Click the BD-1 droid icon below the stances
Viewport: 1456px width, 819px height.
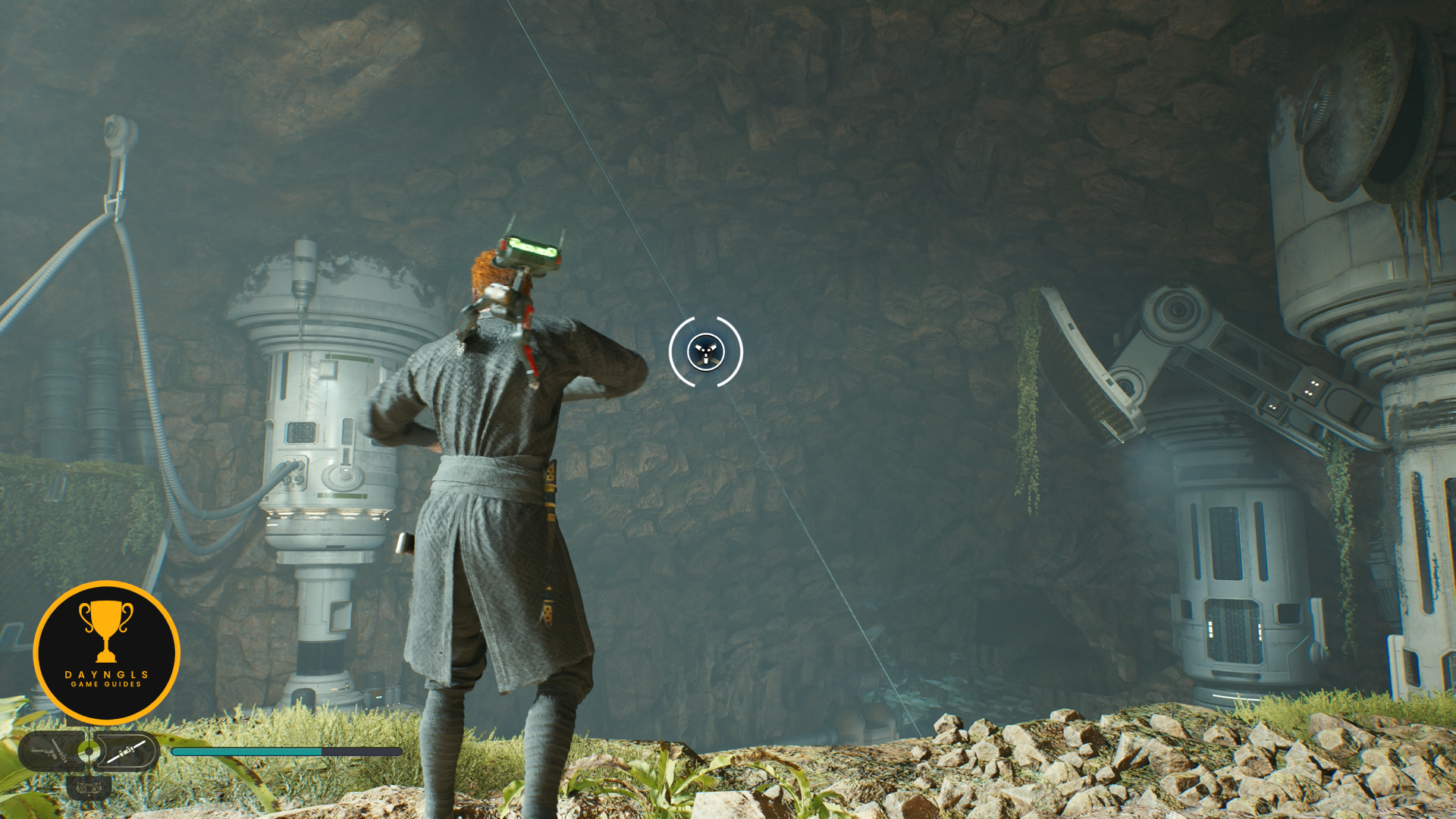point(89,789)
